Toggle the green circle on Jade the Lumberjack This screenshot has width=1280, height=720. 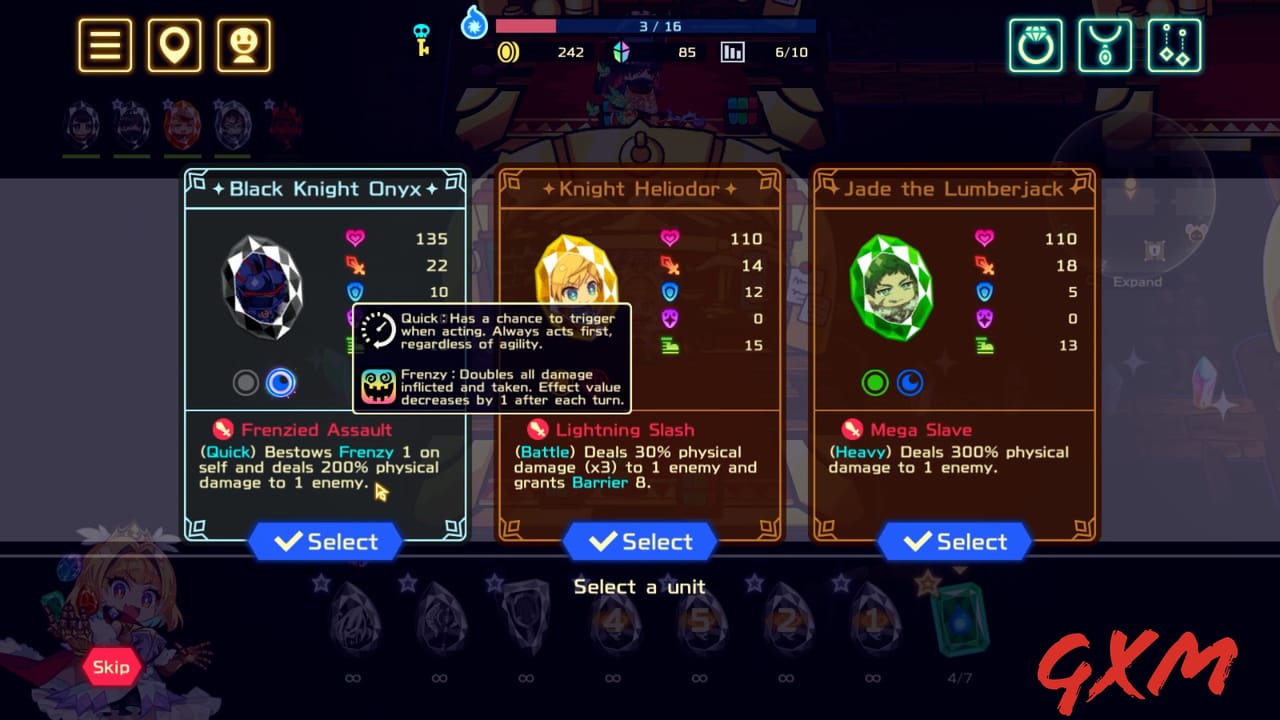pos(874,382)
